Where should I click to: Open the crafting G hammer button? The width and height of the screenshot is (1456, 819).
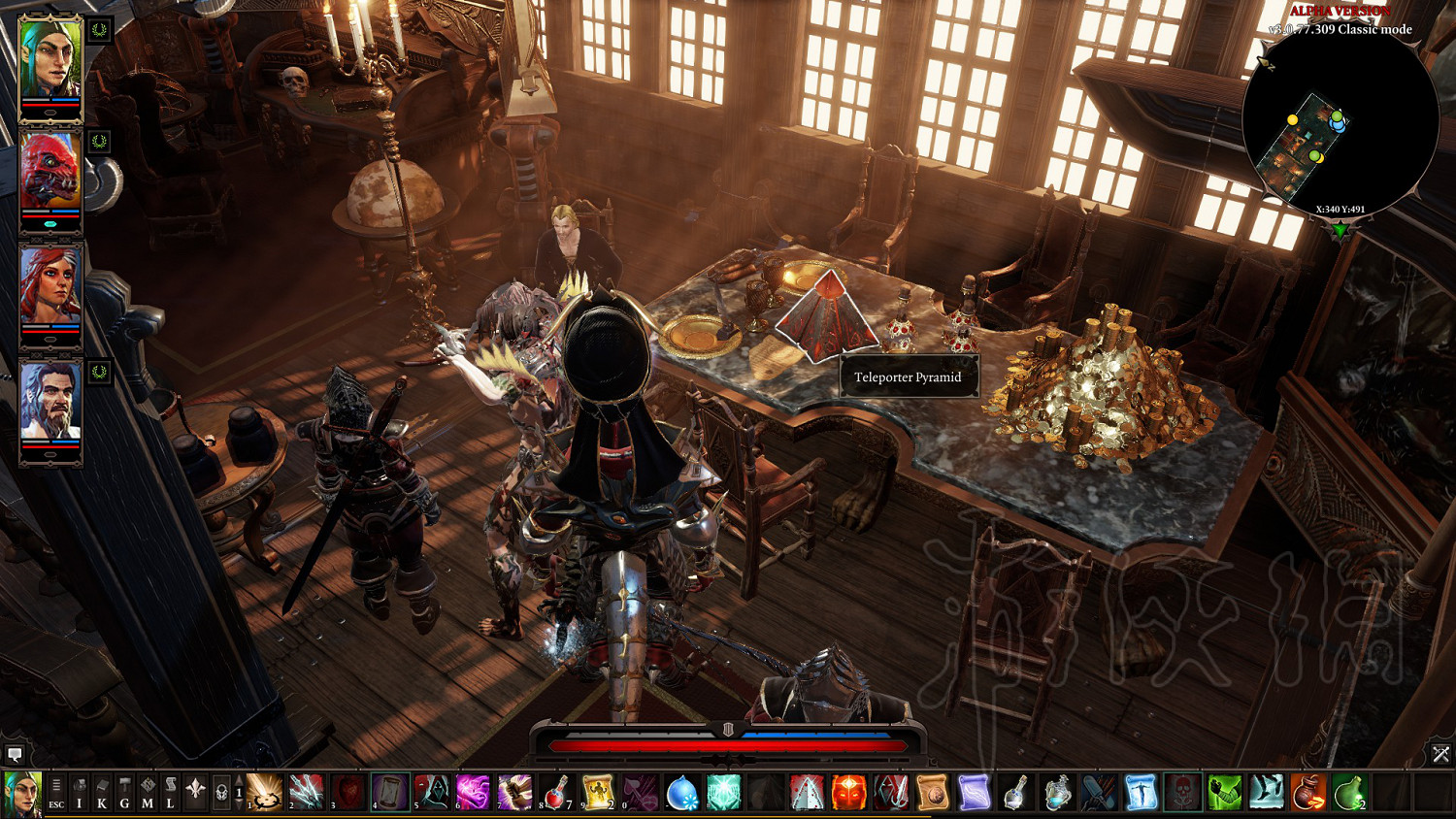(124, 793)
